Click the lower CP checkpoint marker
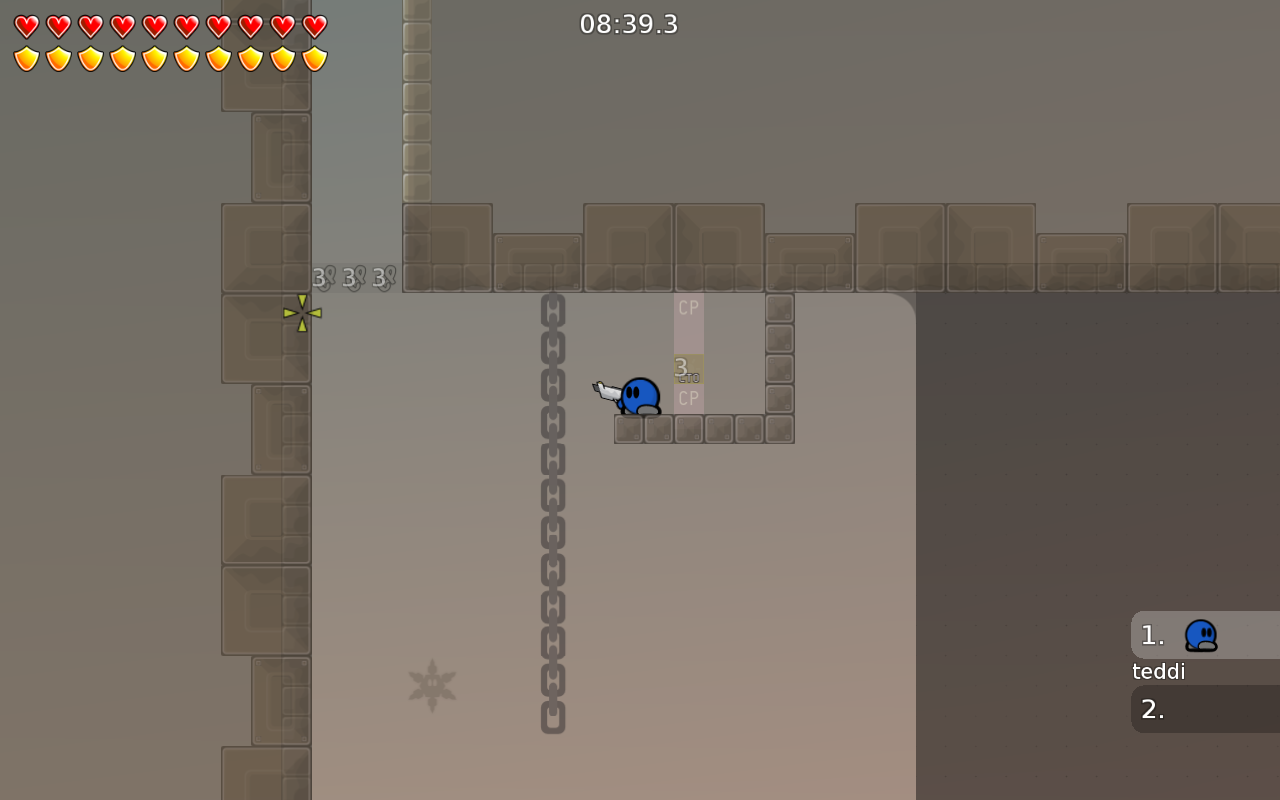This screenshot has width=1280, height=800. coord(688,396)
